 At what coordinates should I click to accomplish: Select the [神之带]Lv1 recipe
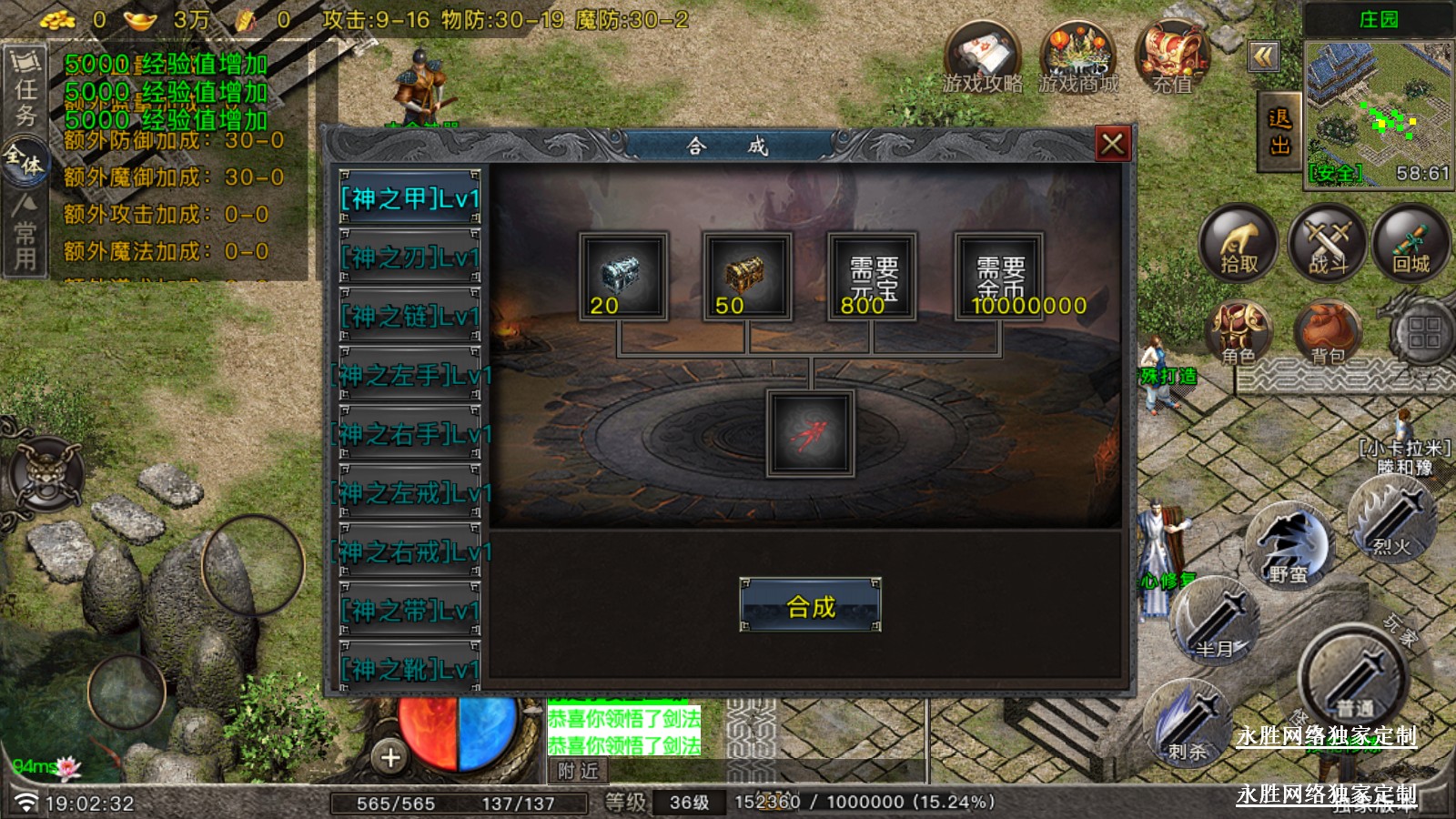pyautogui.click(x=409, y=611)
